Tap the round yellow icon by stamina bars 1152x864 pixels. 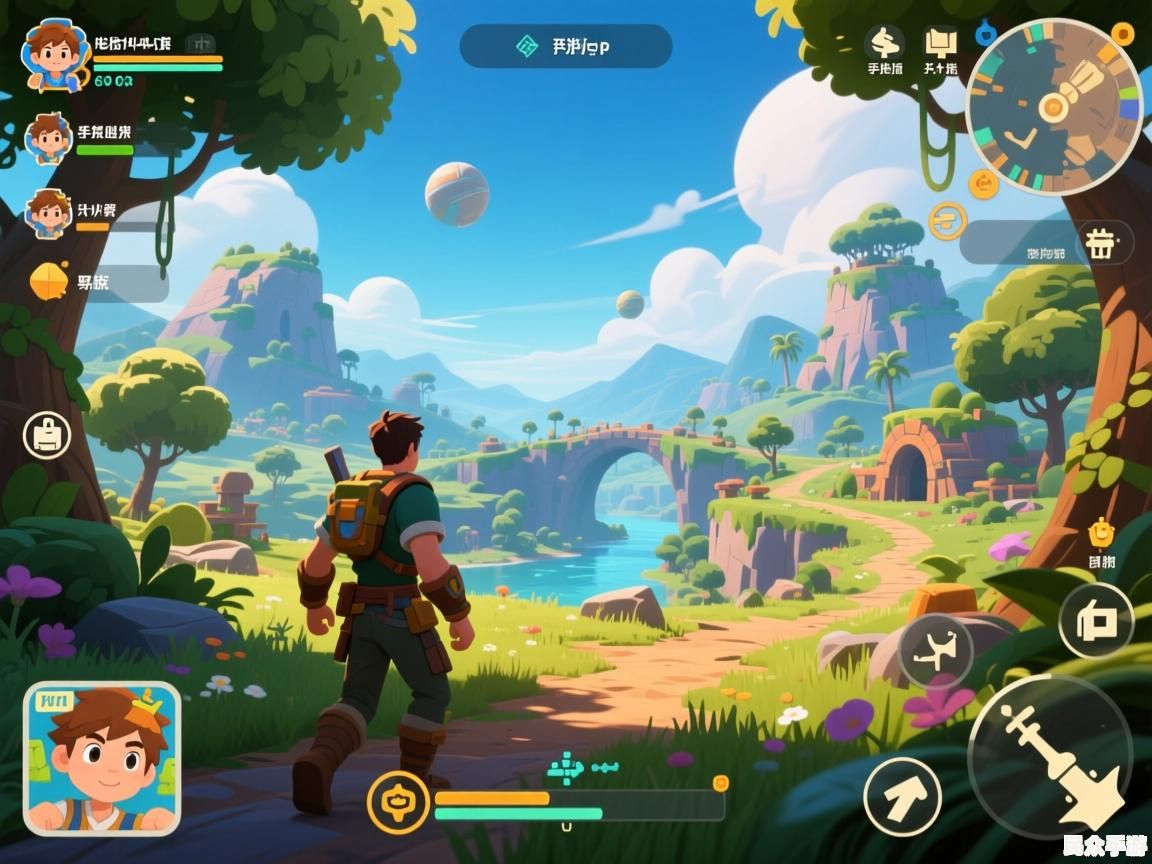(397, 802)
